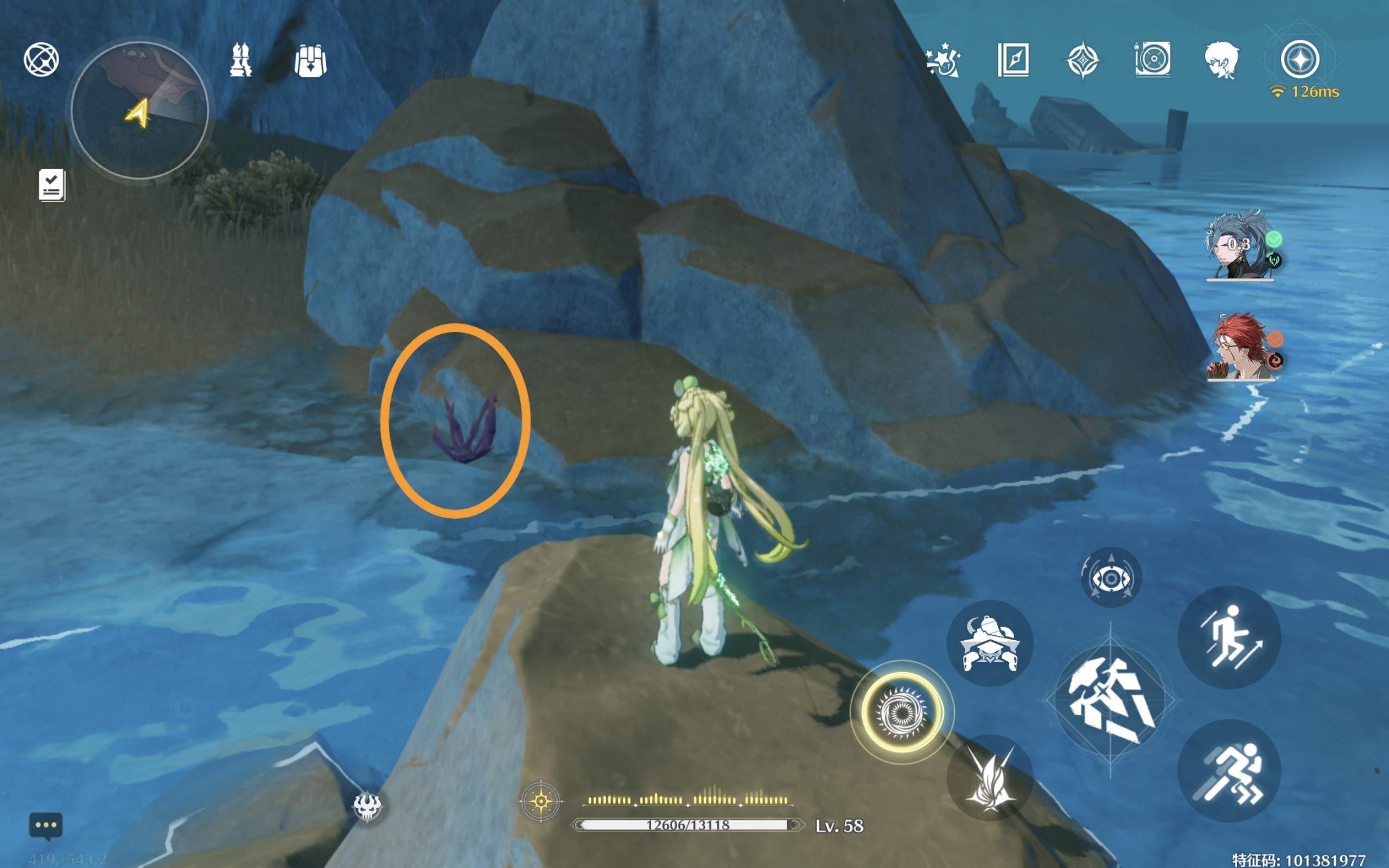
Task: Open the chess pieces team icon
Action: [240, 60]
